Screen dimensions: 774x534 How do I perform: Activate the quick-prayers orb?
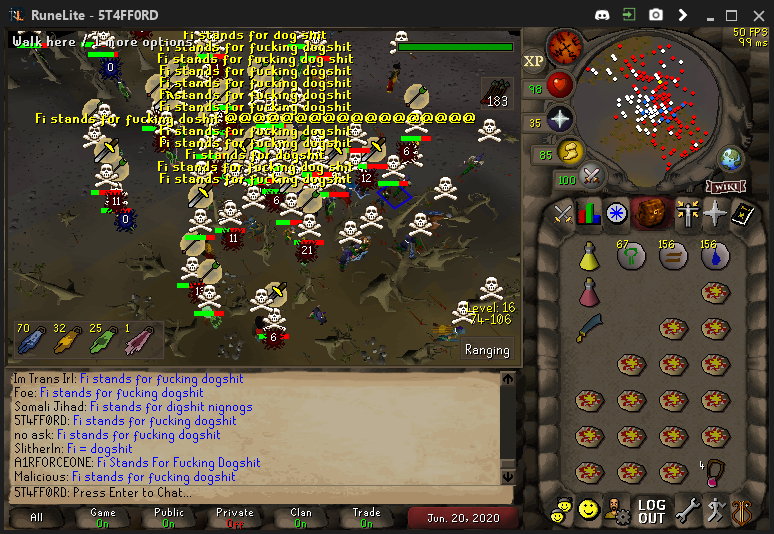coord(560,119)
